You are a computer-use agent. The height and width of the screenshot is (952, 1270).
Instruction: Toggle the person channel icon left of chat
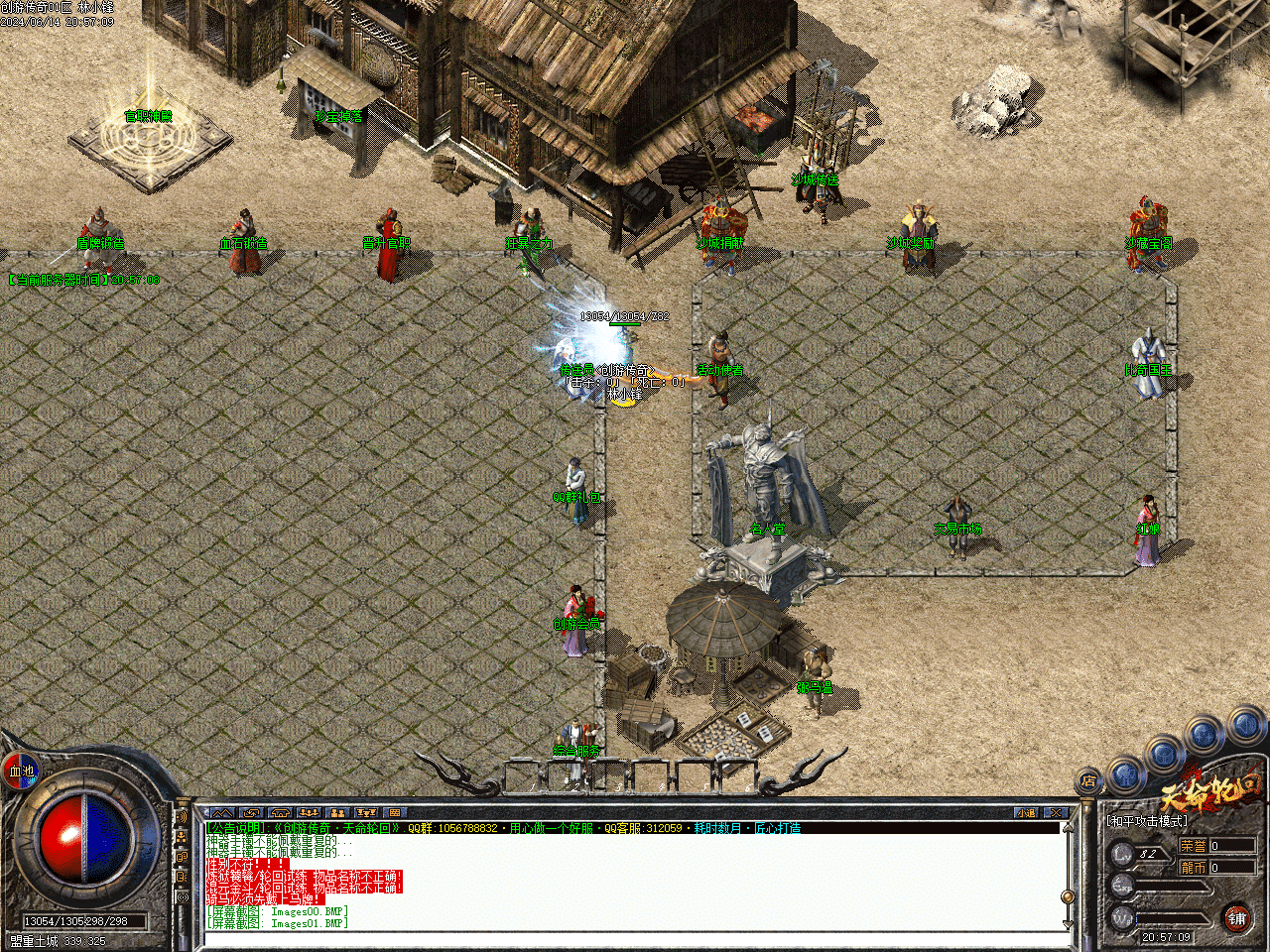181,838
